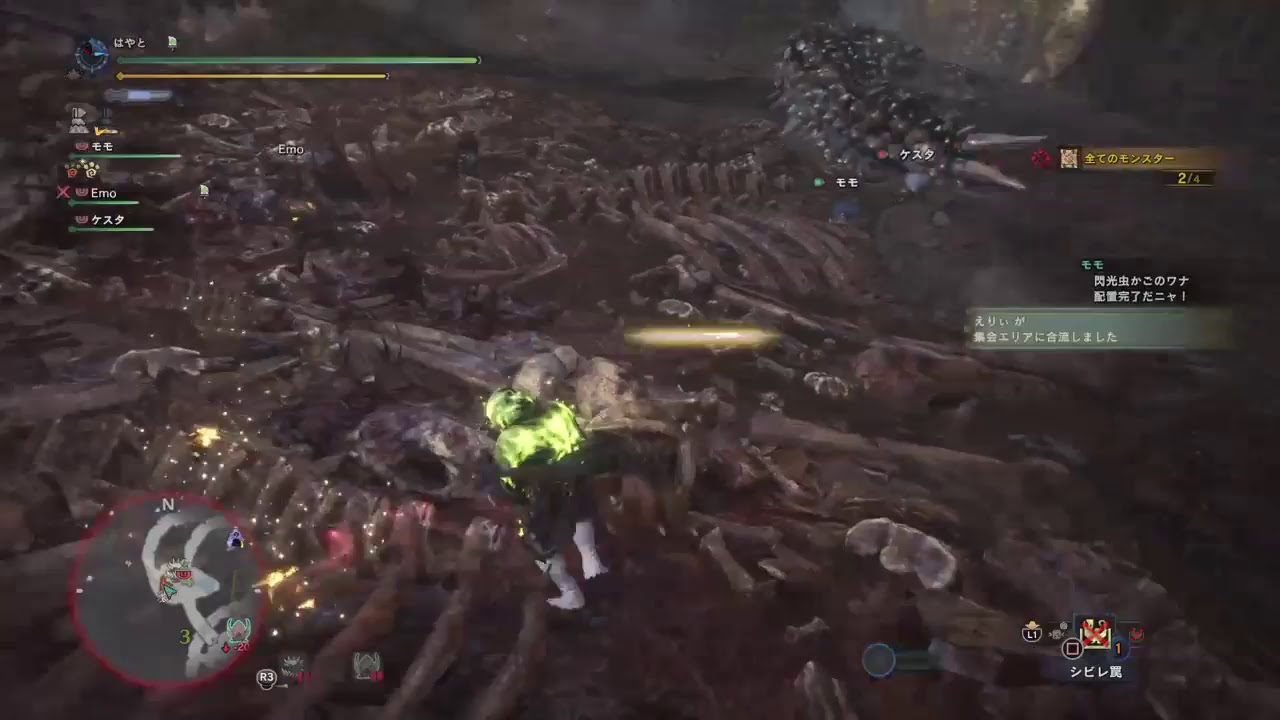Select the weapon sharpness gauge icon
Viewport: 1280px width, 720px height.
(x=139, y=95)
